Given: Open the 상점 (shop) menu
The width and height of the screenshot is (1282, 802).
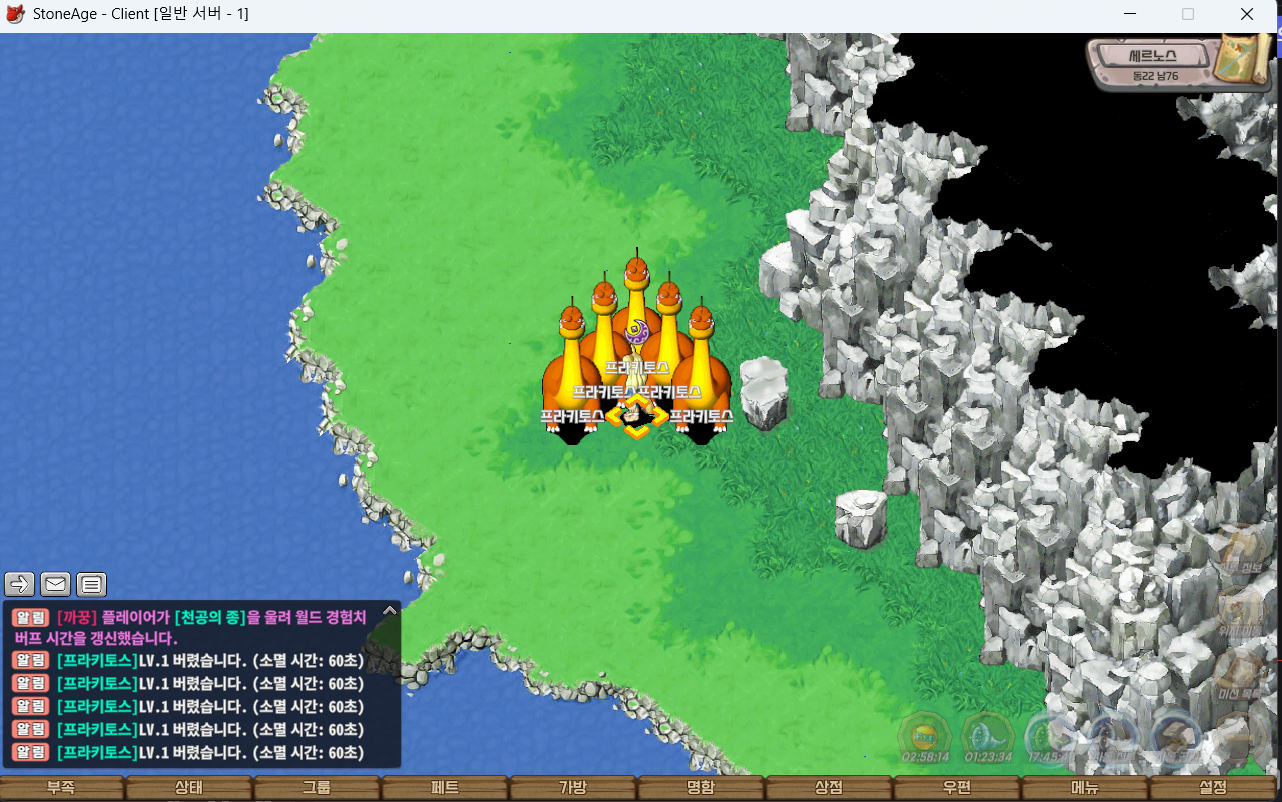Looking at the screenshot, I should (829, 788).
